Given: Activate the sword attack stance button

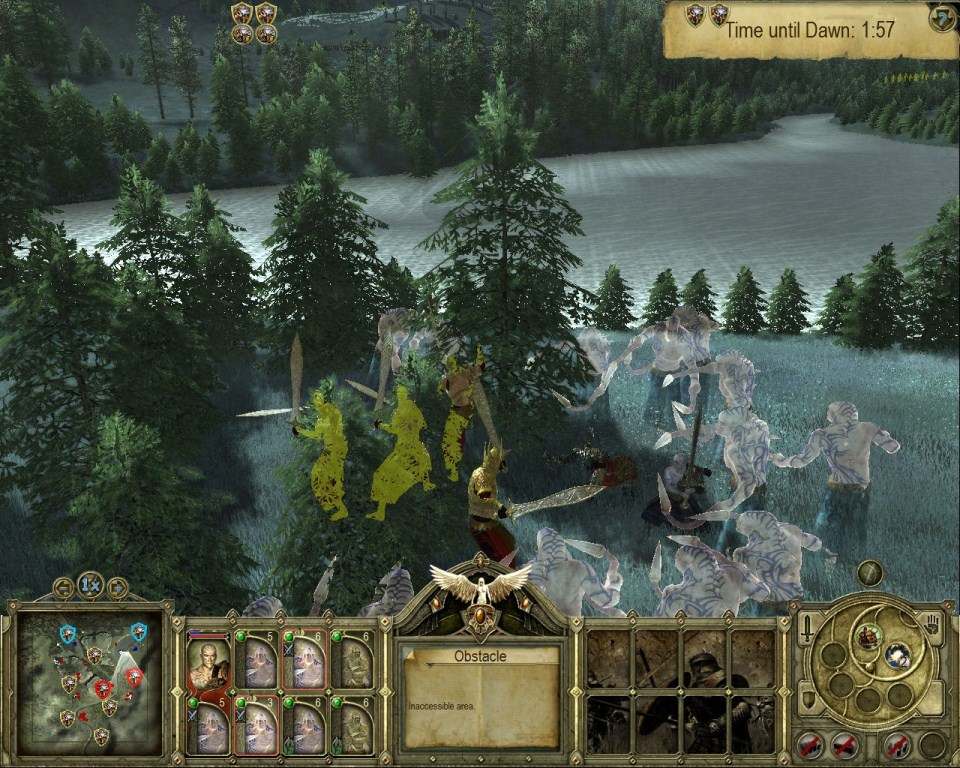Looking at the screenshot, I should (807, 628).
